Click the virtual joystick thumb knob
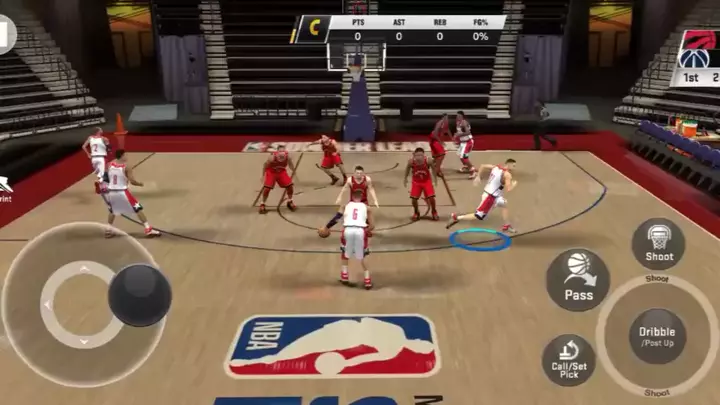720x405 pixels. point(139,295)
